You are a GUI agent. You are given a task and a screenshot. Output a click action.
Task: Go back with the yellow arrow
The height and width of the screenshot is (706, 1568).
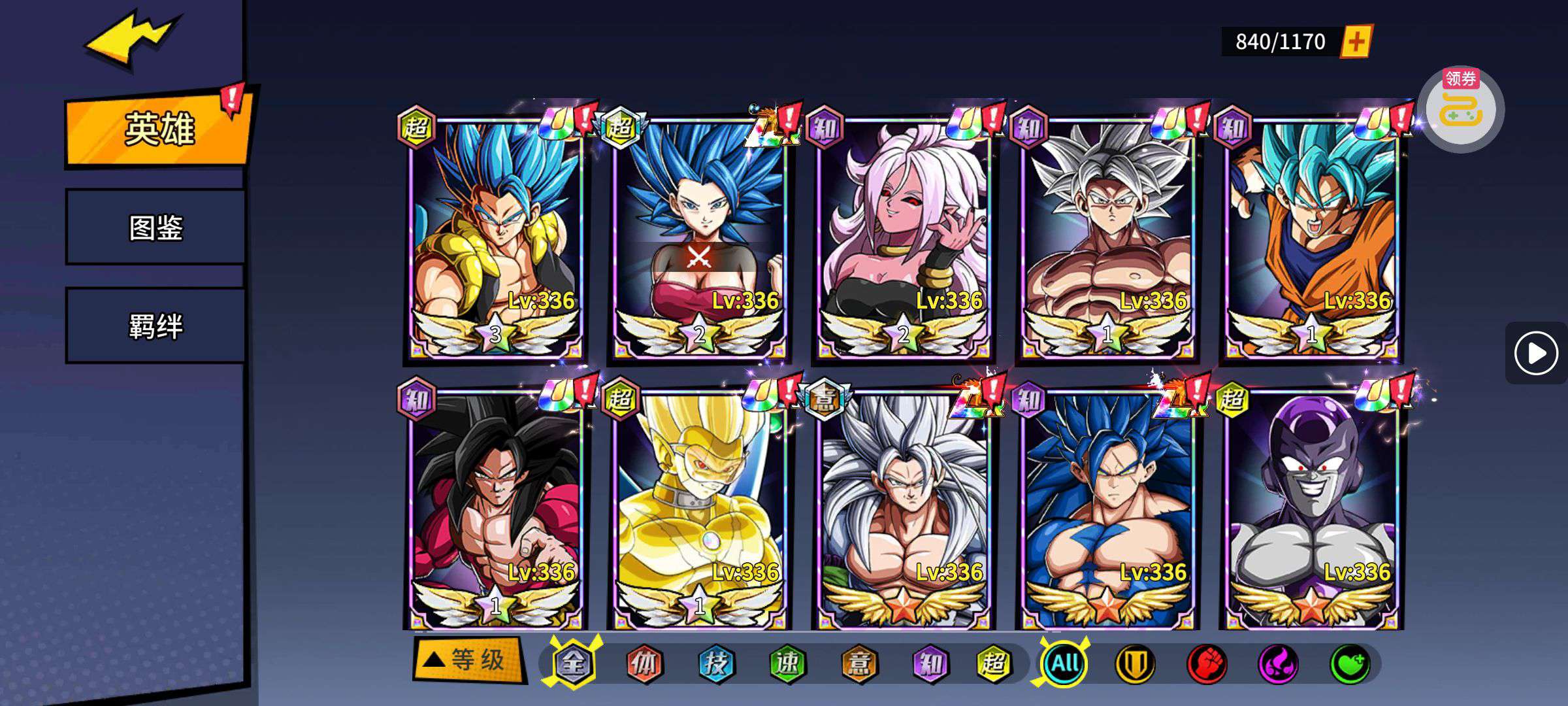click(131, 41)
